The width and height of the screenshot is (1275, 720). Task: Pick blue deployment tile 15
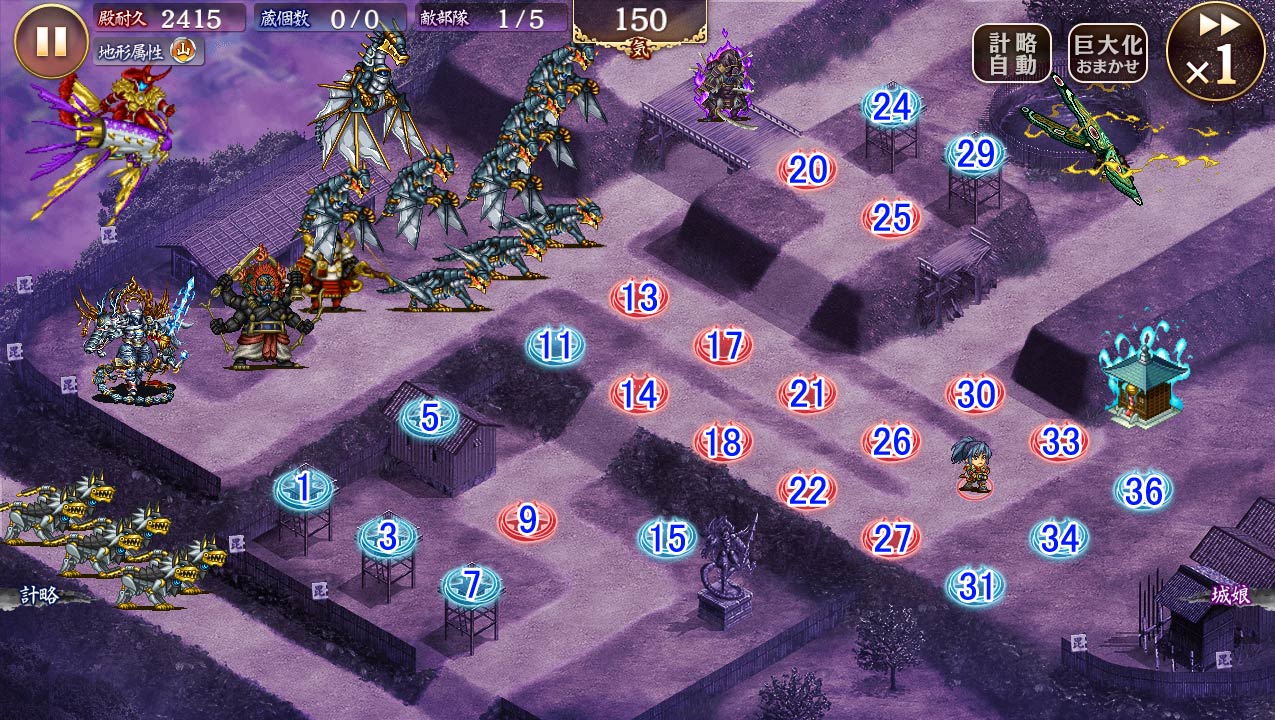[x=667, y=539]
